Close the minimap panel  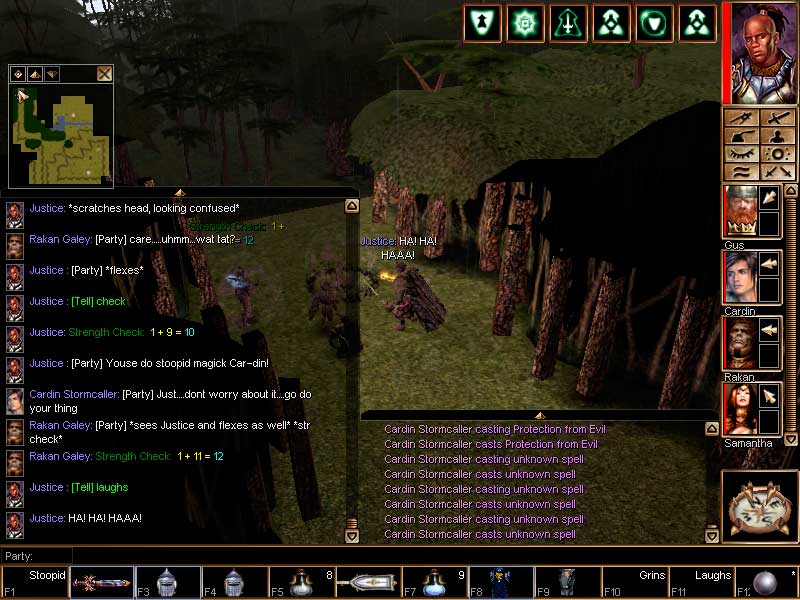[x=104, y=73]
